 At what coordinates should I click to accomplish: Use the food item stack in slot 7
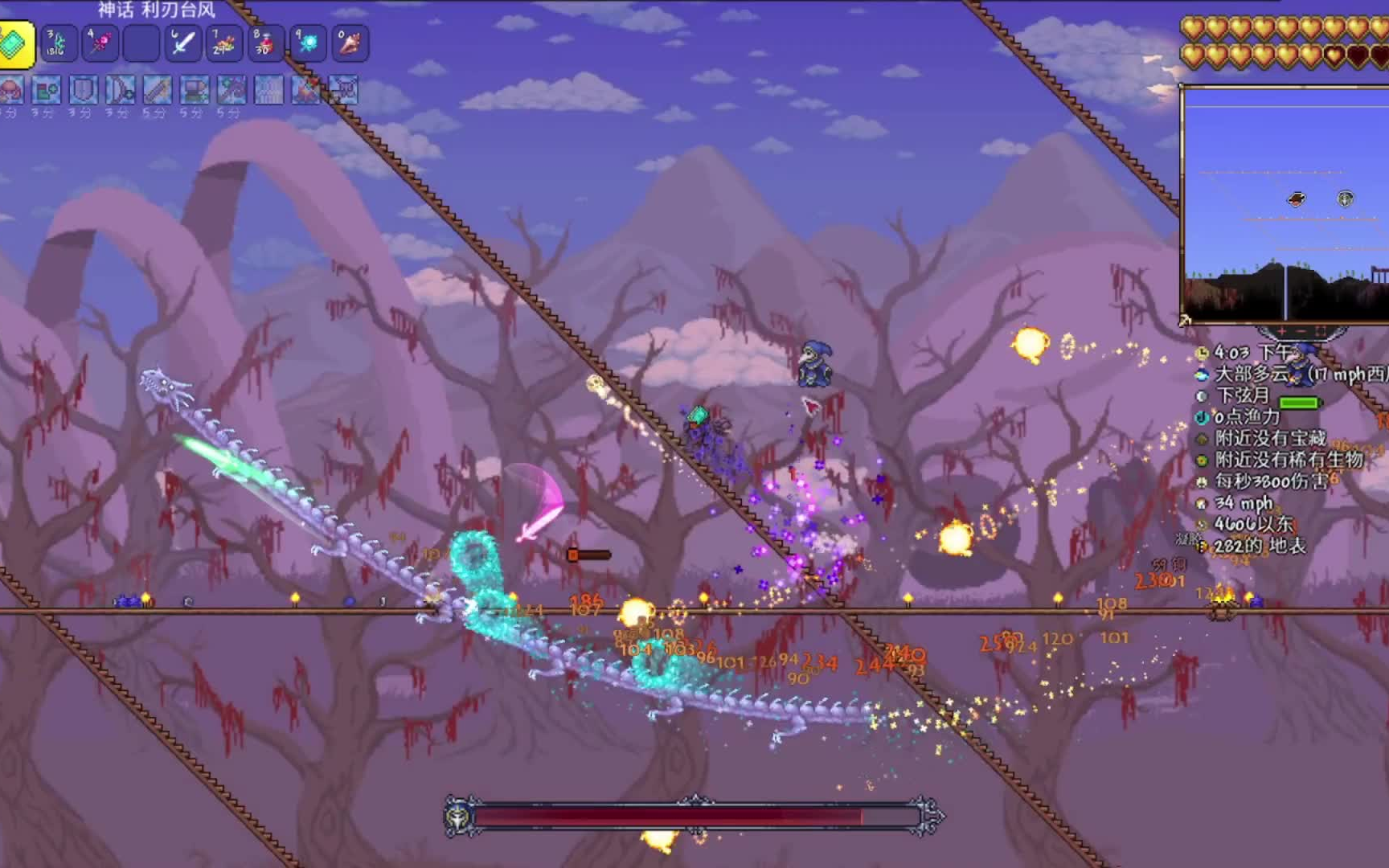click(x=224, y=43)
